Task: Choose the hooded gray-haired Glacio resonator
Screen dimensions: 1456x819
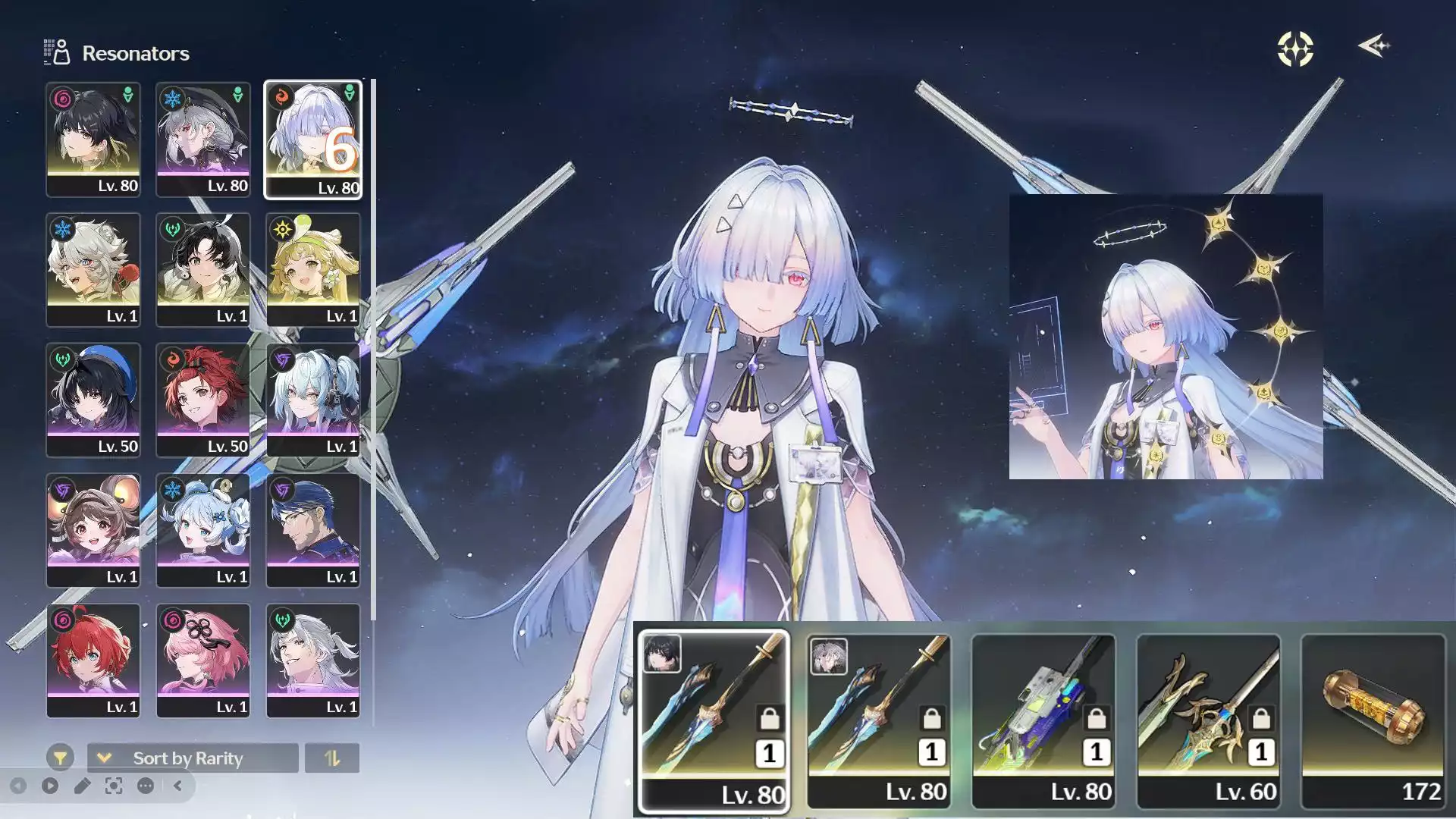Action: [x=202, y=140]
